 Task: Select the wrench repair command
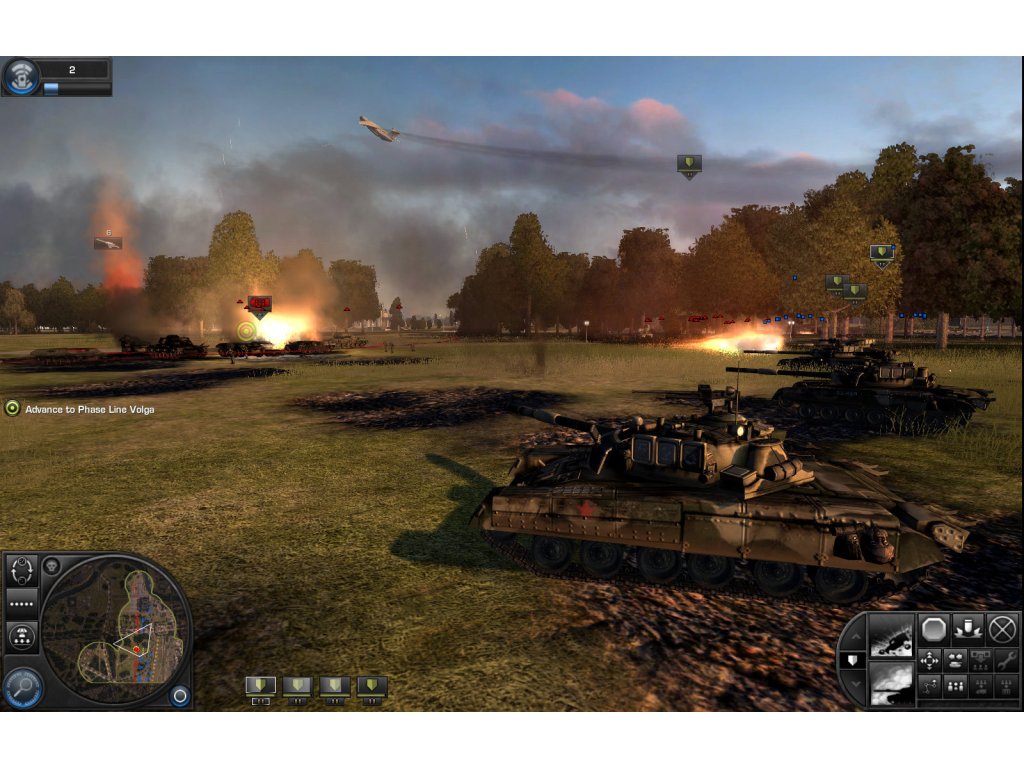pyautogui.click(x=1005, y=661)
